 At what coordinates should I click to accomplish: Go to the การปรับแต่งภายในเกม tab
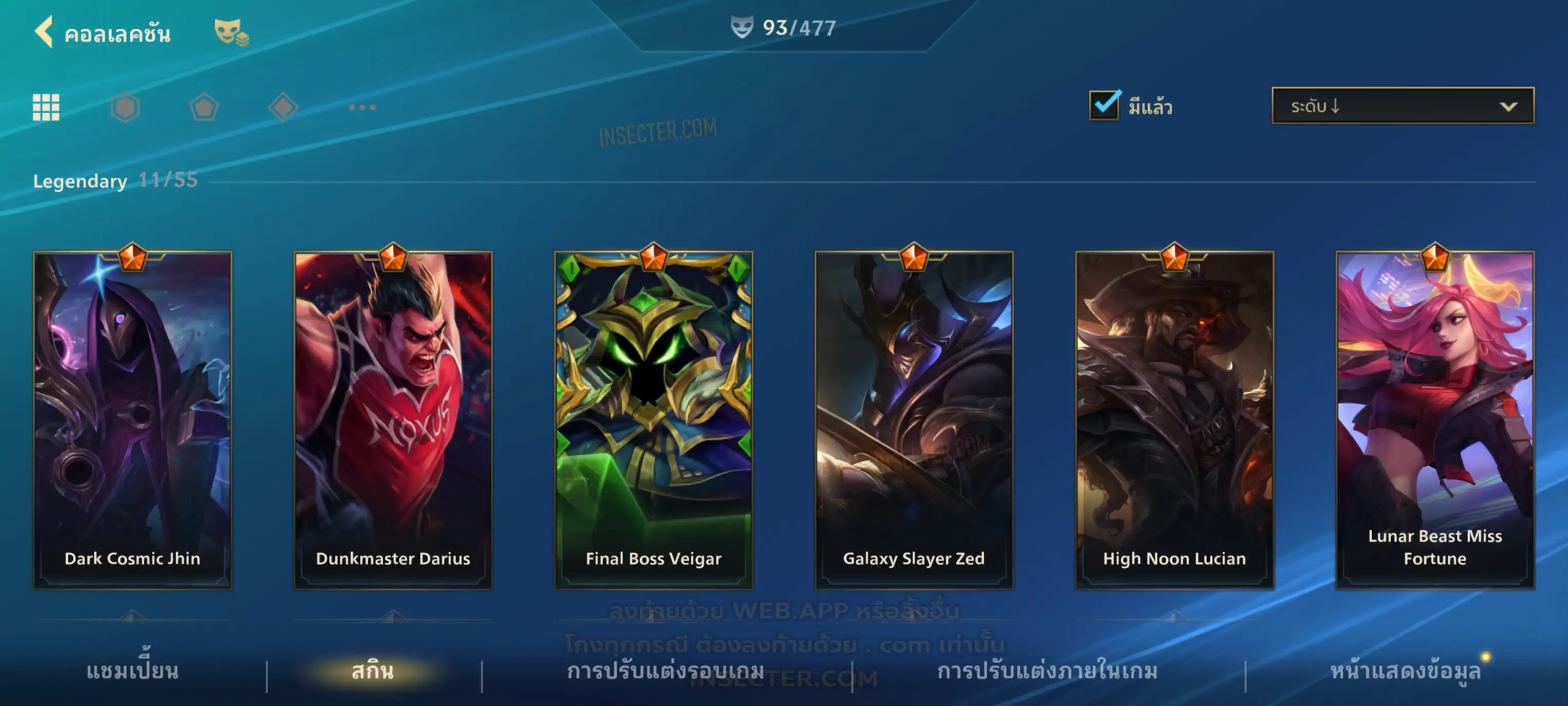1047,671
